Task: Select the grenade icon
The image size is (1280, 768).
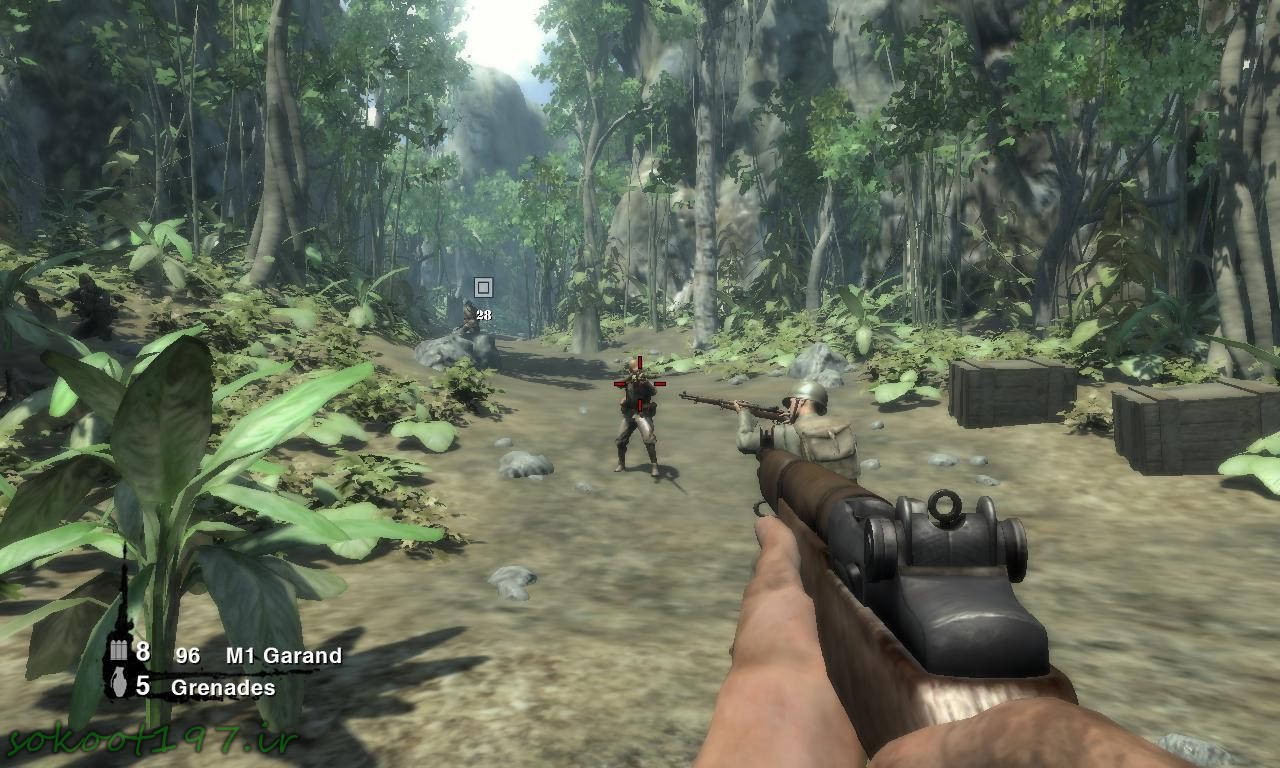Action: tap(119, 685)
